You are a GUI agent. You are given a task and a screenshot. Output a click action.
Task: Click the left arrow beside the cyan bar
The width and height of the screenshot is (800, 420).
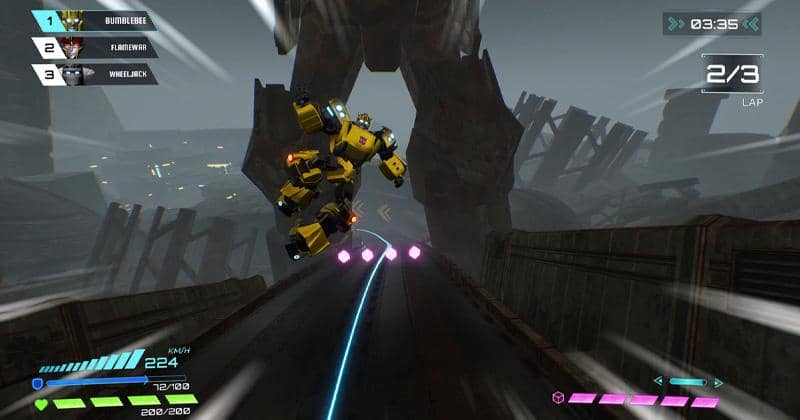click(658, 381)
